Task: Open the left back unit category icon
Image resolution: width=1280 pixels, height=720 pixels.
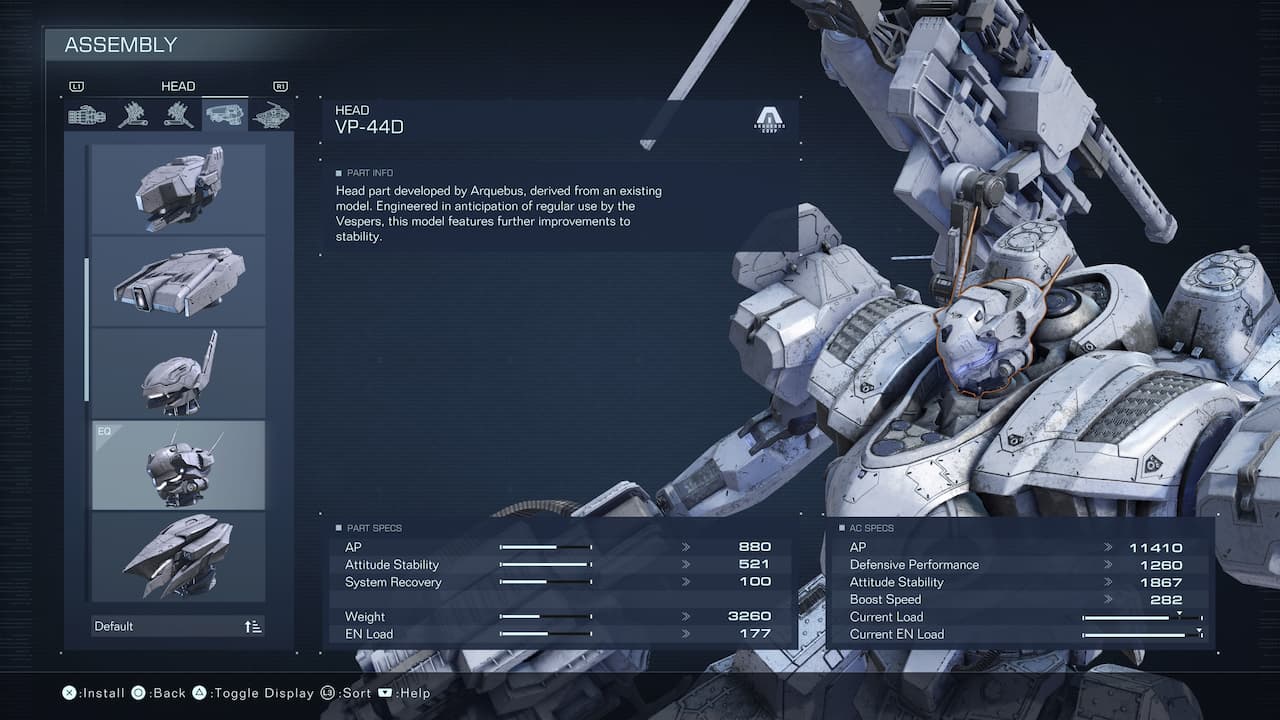Action: pos(177,114)
